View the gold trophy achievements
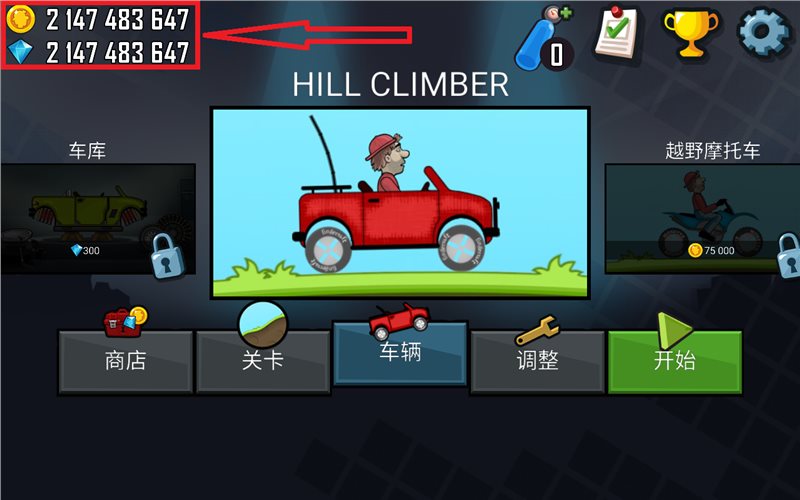The height and width of the screenshot is (500, 800). coord(692,32)
